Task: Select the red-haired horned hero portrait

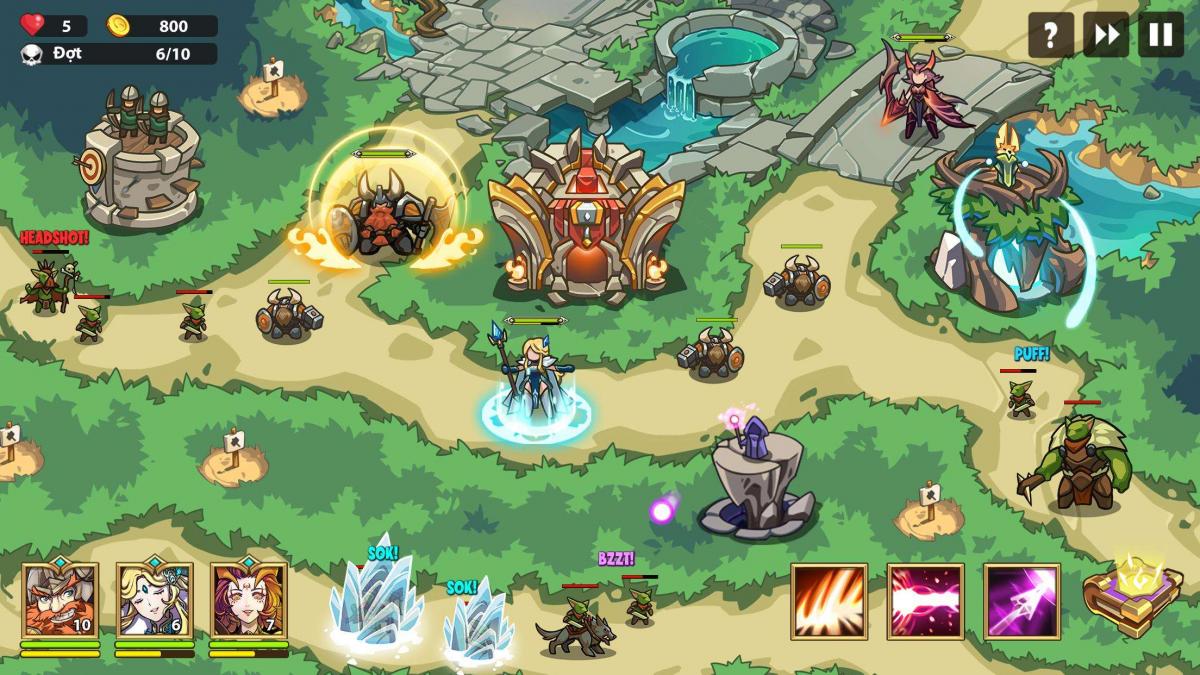Action: pyautogui.click(x=248, y=600)
